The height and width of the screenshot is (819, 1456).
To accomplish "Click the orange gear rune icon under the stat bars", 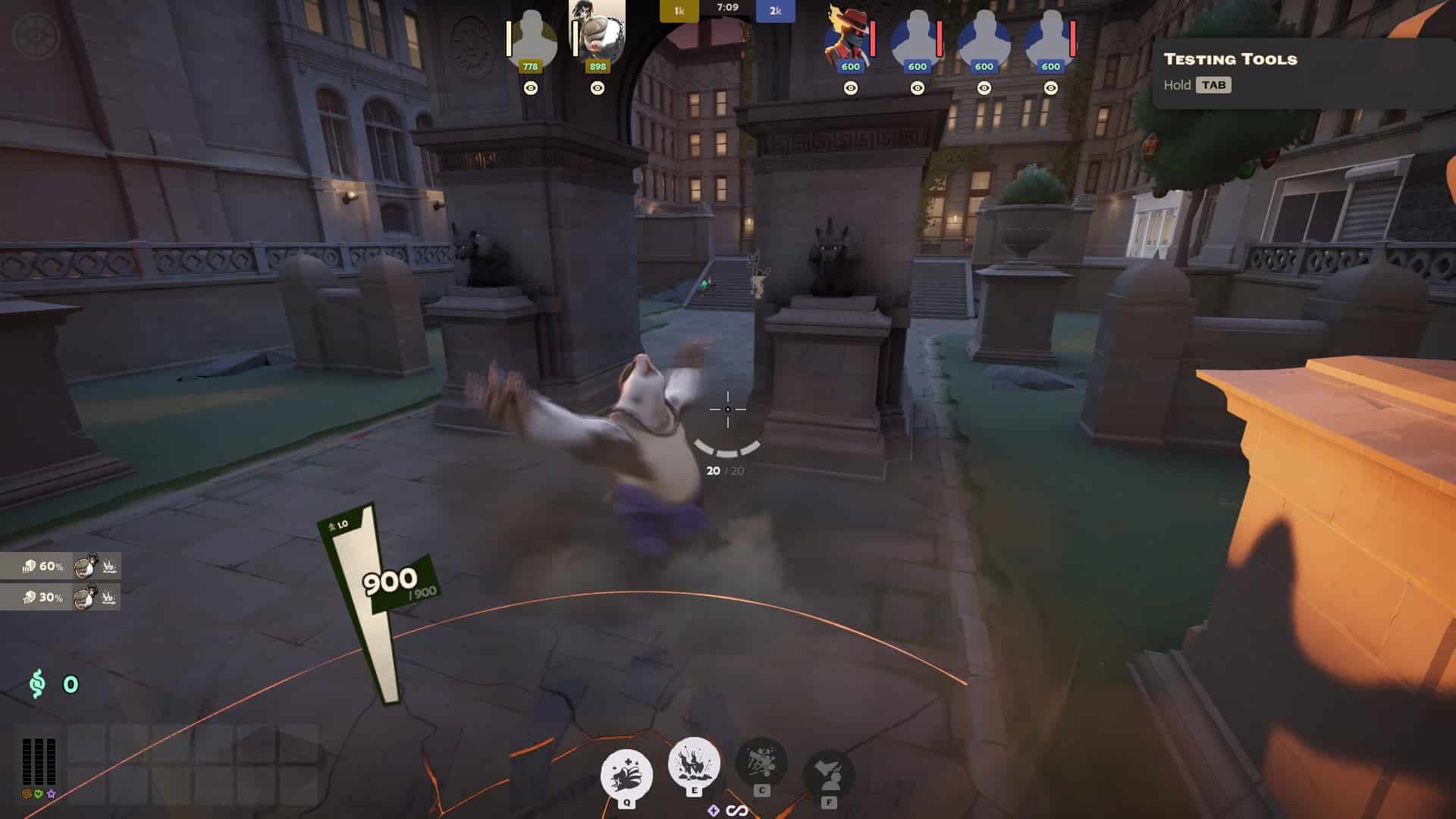I will coord(27,793).
